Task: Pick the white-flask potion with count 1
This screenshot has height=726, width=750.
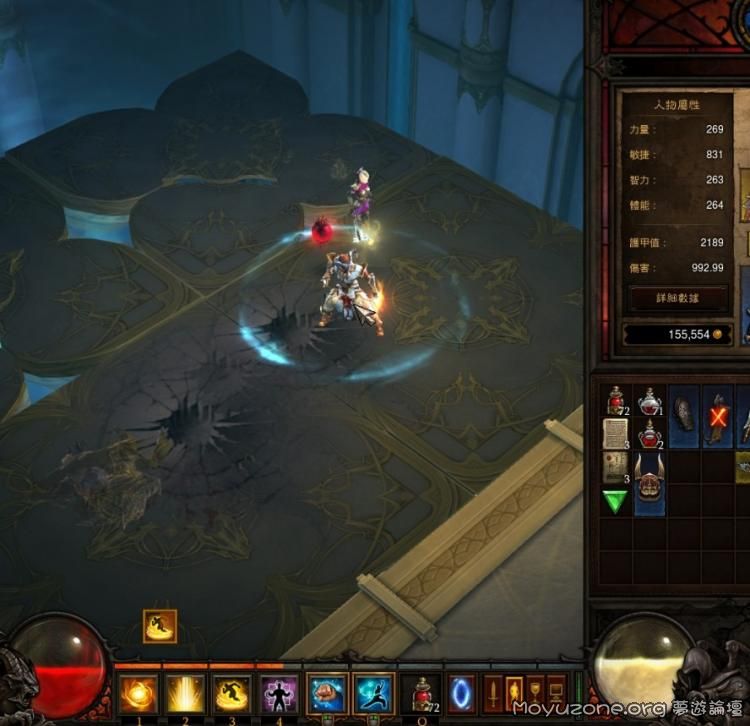Action: 650,402
